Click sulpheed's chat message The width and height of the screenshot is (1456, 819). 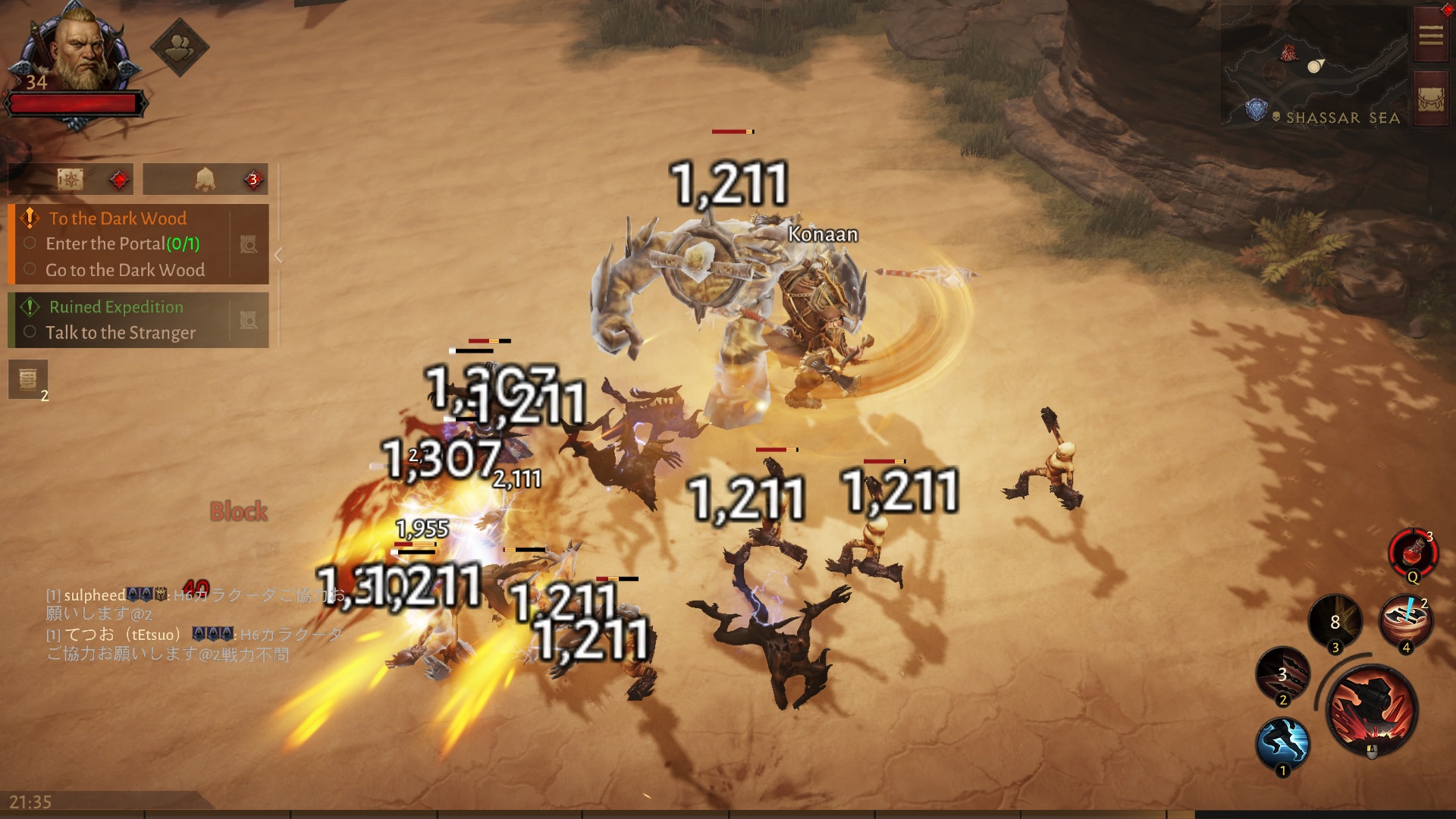point(114,595)
